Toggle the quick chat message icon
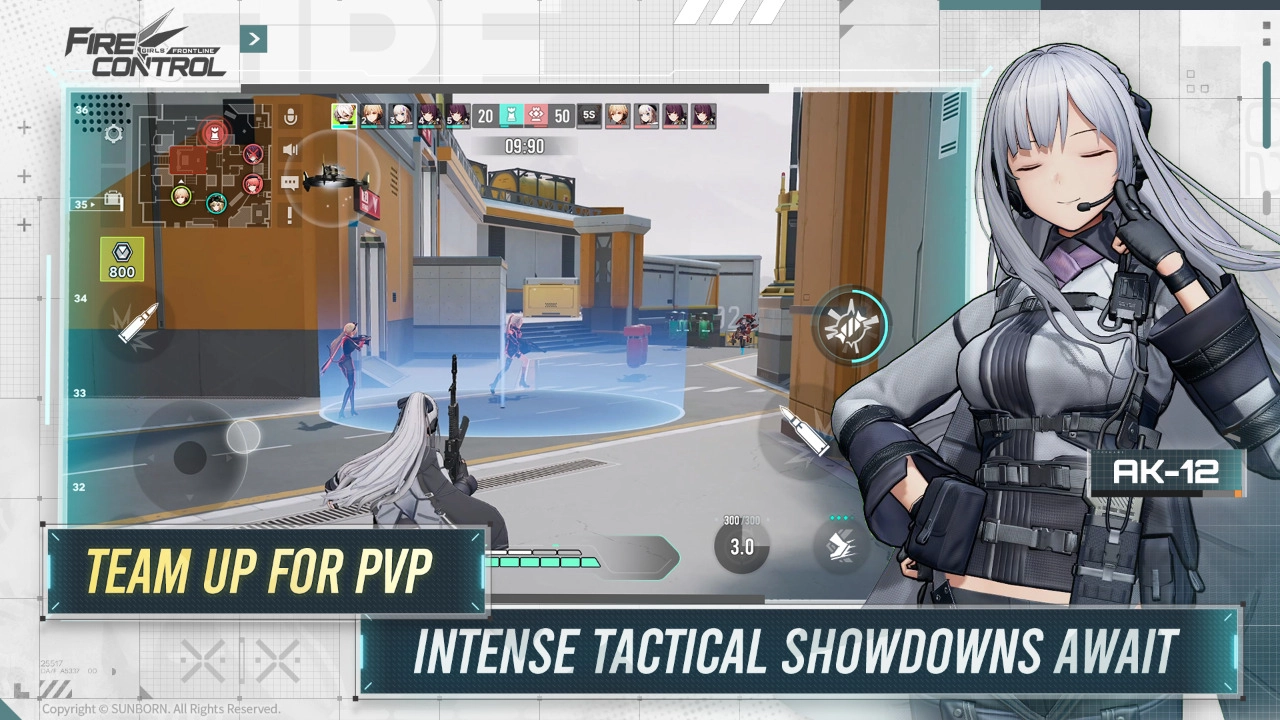This screenshot has height=720, width=1280. pyautogui.click(x=290, y=183)
